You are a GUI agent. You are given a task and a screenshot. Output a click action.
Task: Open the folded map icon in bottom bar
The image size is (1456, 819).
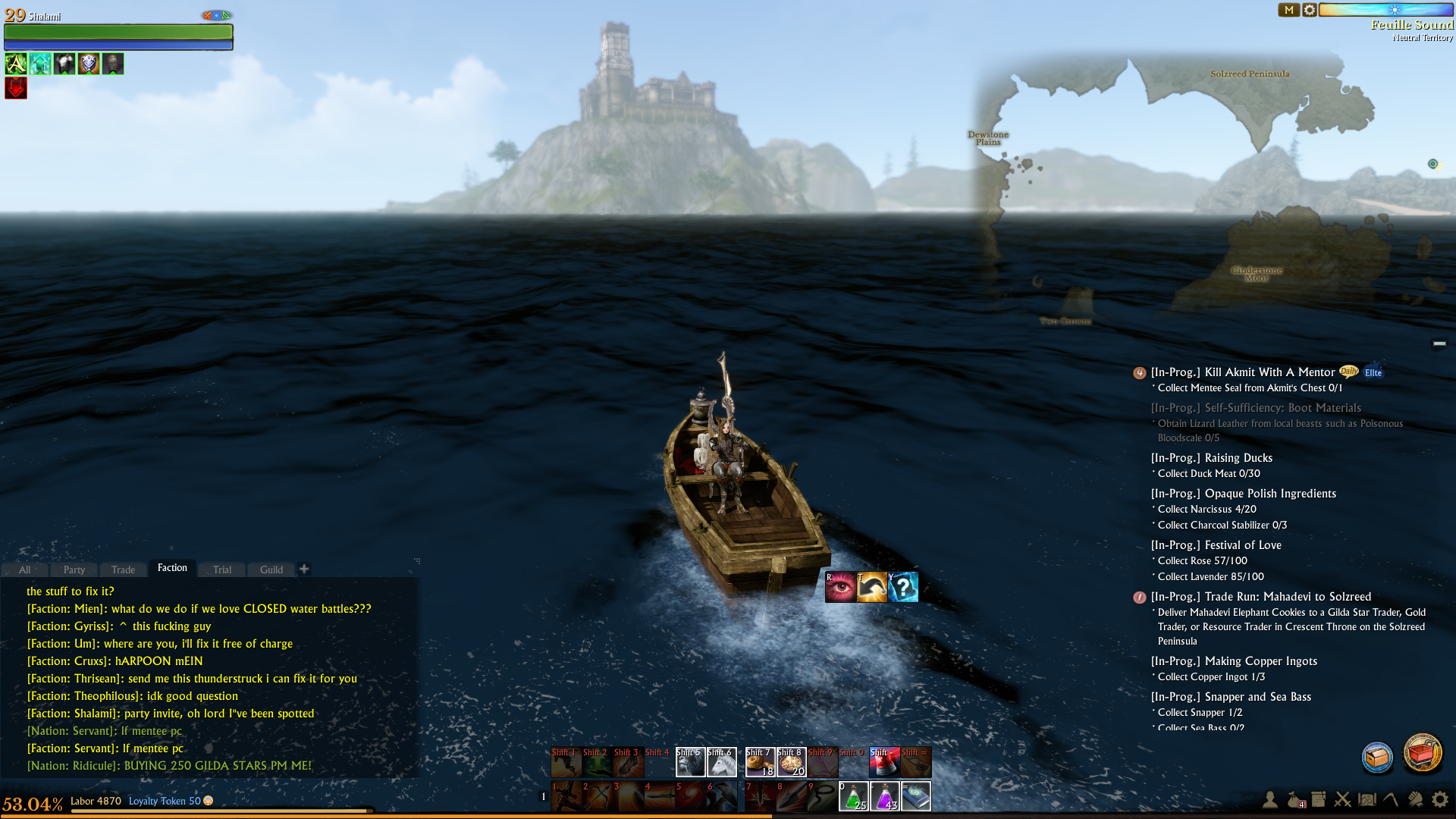1367,799
